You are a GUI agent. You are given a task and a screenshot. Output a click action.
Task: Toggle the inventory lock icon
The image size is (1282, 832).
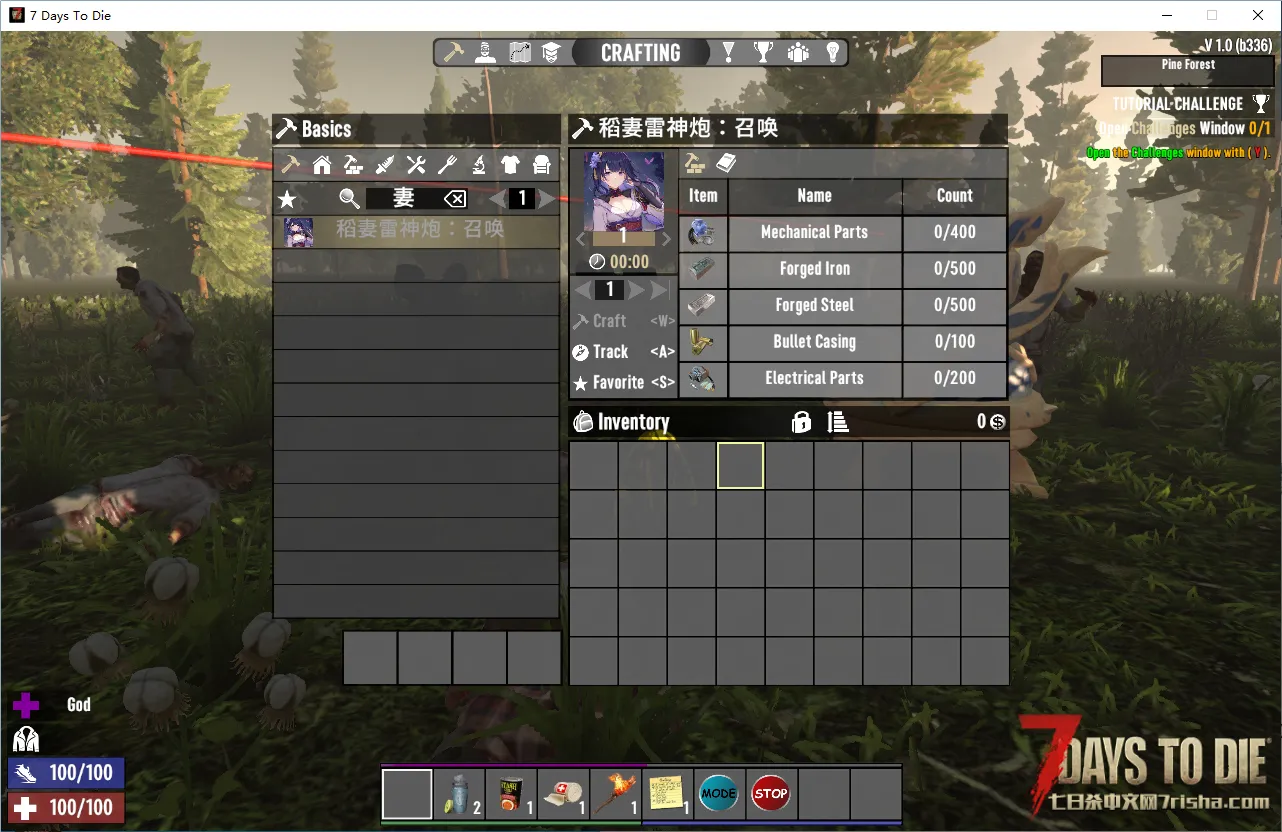point(801,423)
